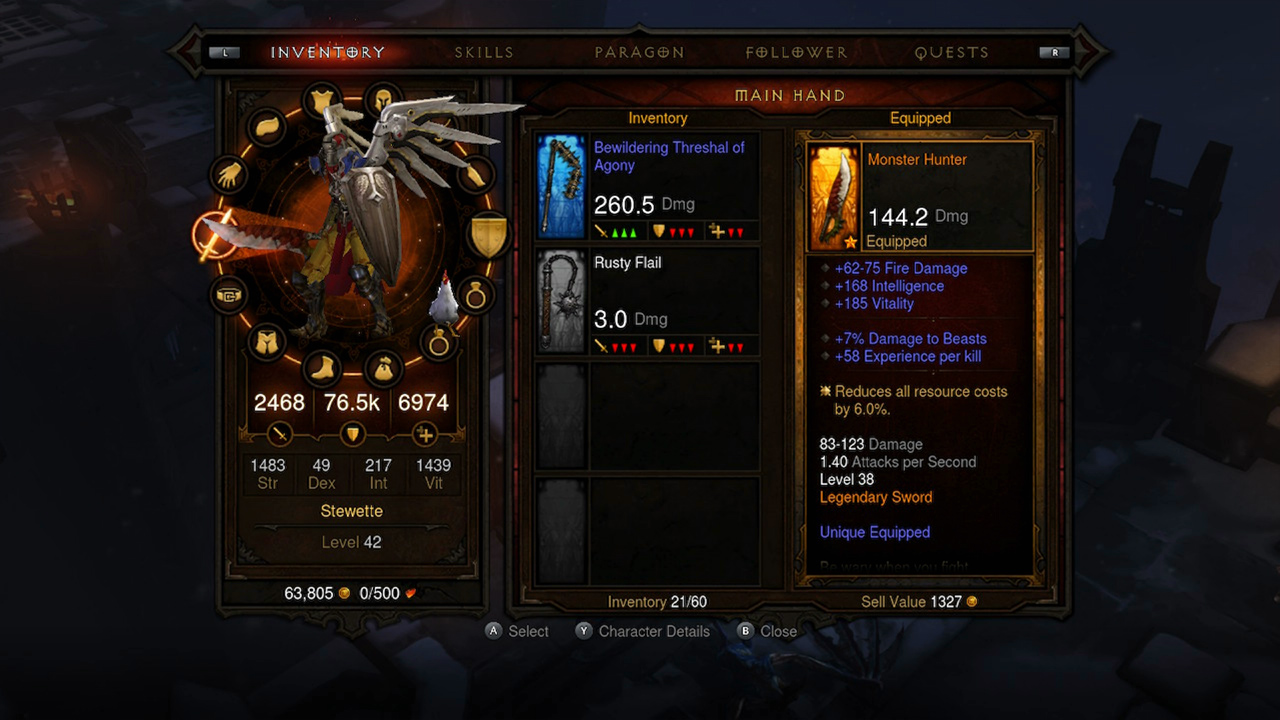The width and height of the screenshot is (1280, 720).
Task: Switch to the Skills tab
Action: click(x=484, y=52)
